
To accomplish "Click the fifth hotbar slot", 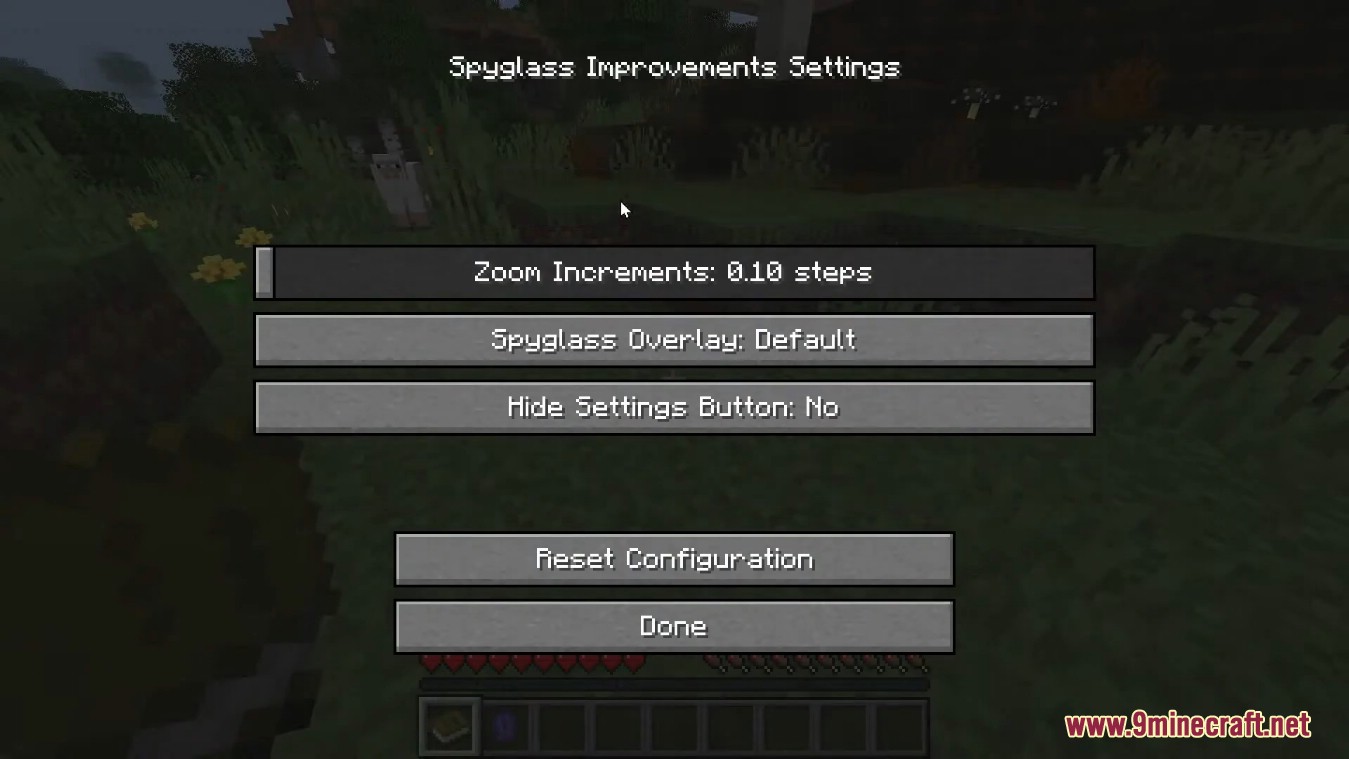I will [x=674, y=727].
